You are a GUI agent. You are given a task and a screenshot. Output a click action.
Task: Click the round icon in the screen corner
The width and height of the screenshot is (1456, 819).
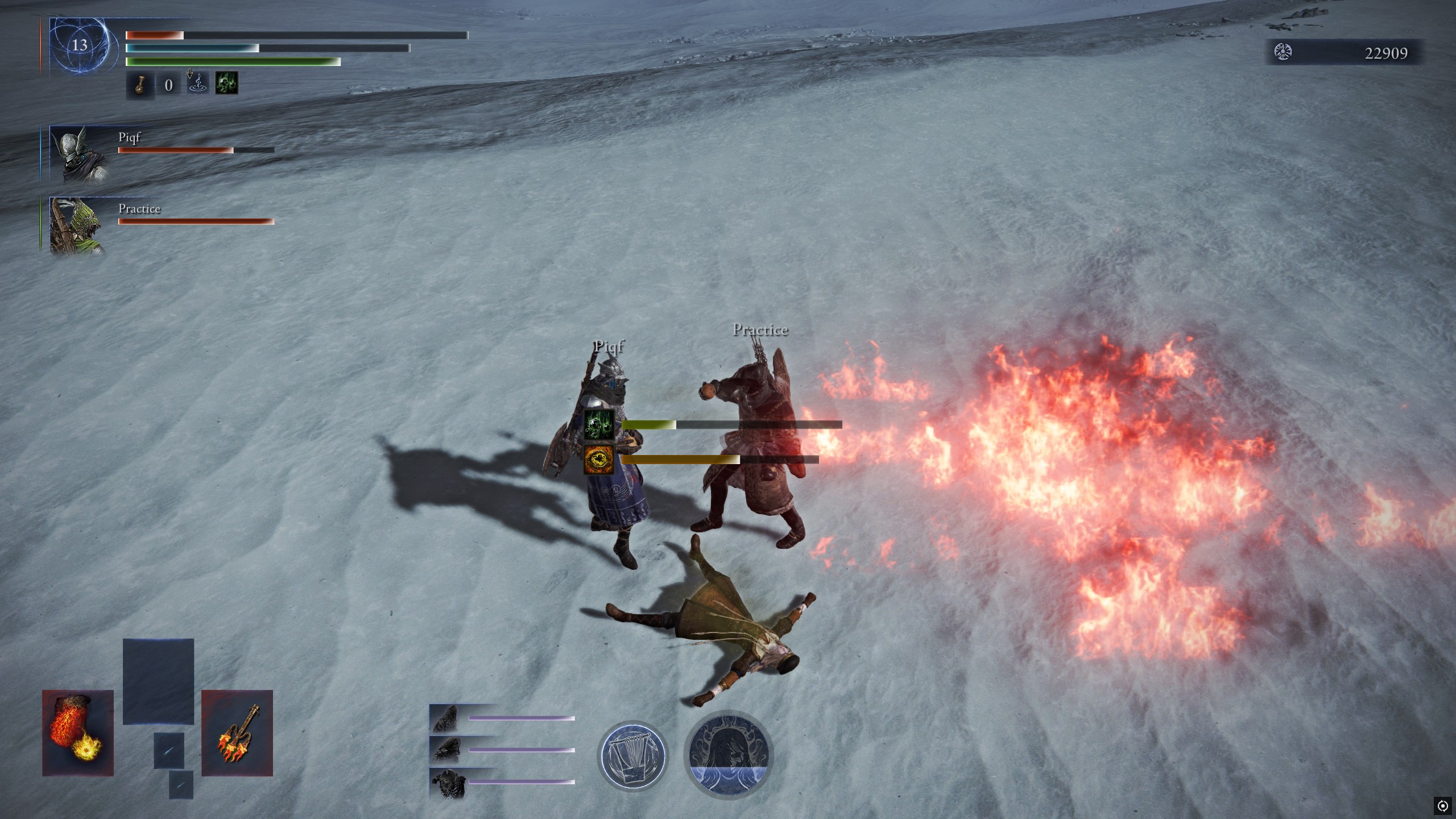pos(1442,805)
